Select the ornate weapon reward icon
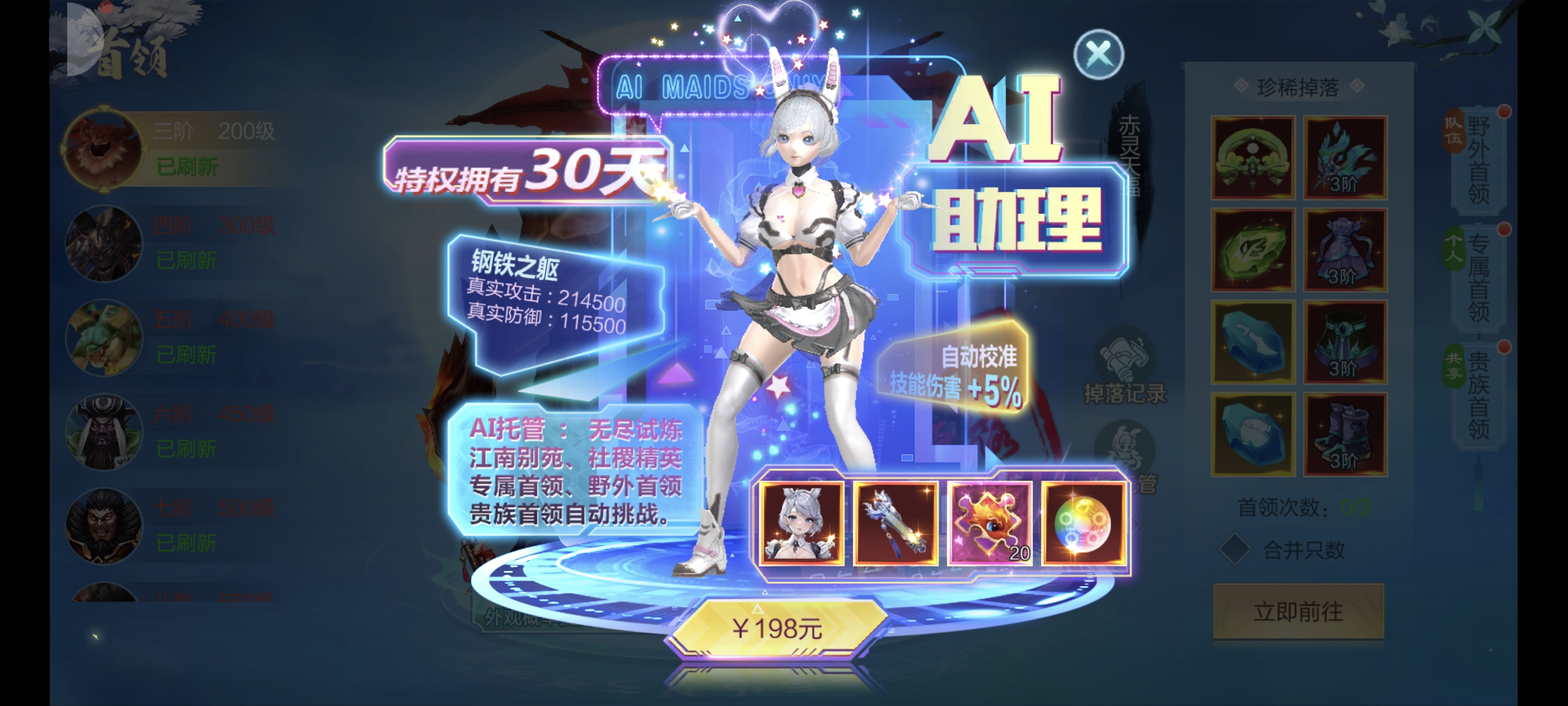This screenshot has width=1568, height=706. 895,522
